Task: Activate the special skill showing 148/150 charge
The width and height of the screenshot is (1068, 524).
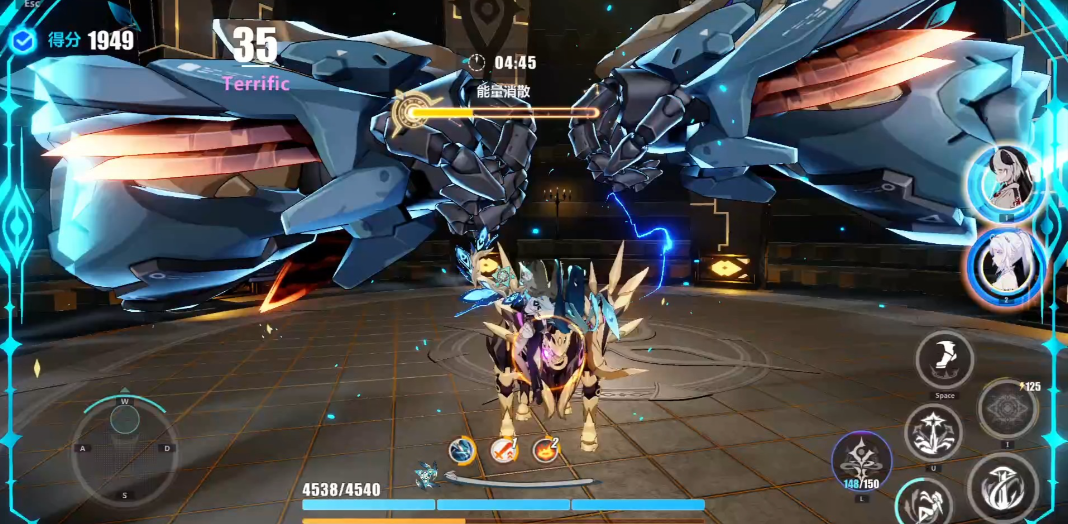Action: (861, 461)
